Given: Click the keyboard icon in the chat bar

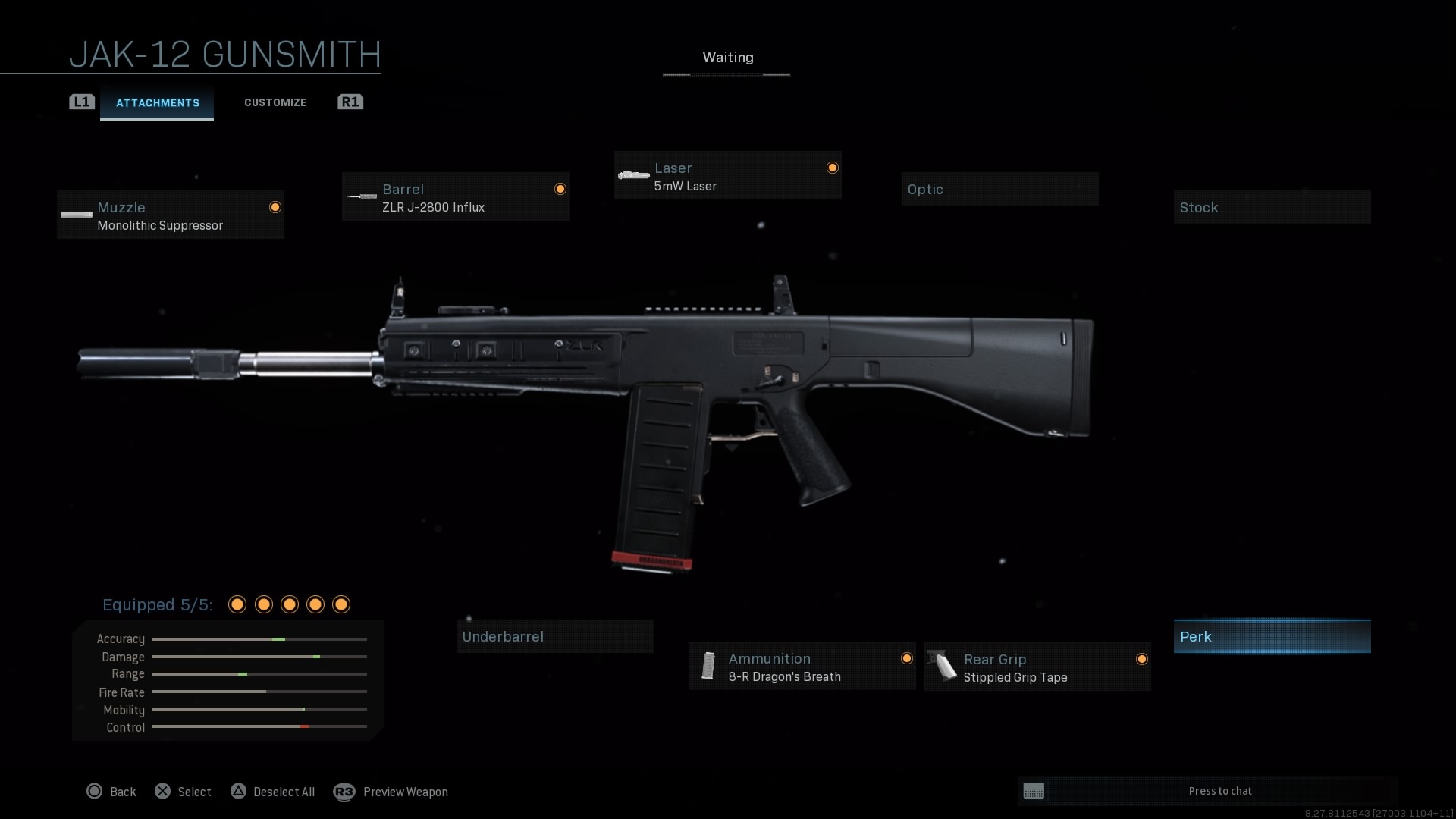Looking at the screenshot, I should [x=1035, y=791].
